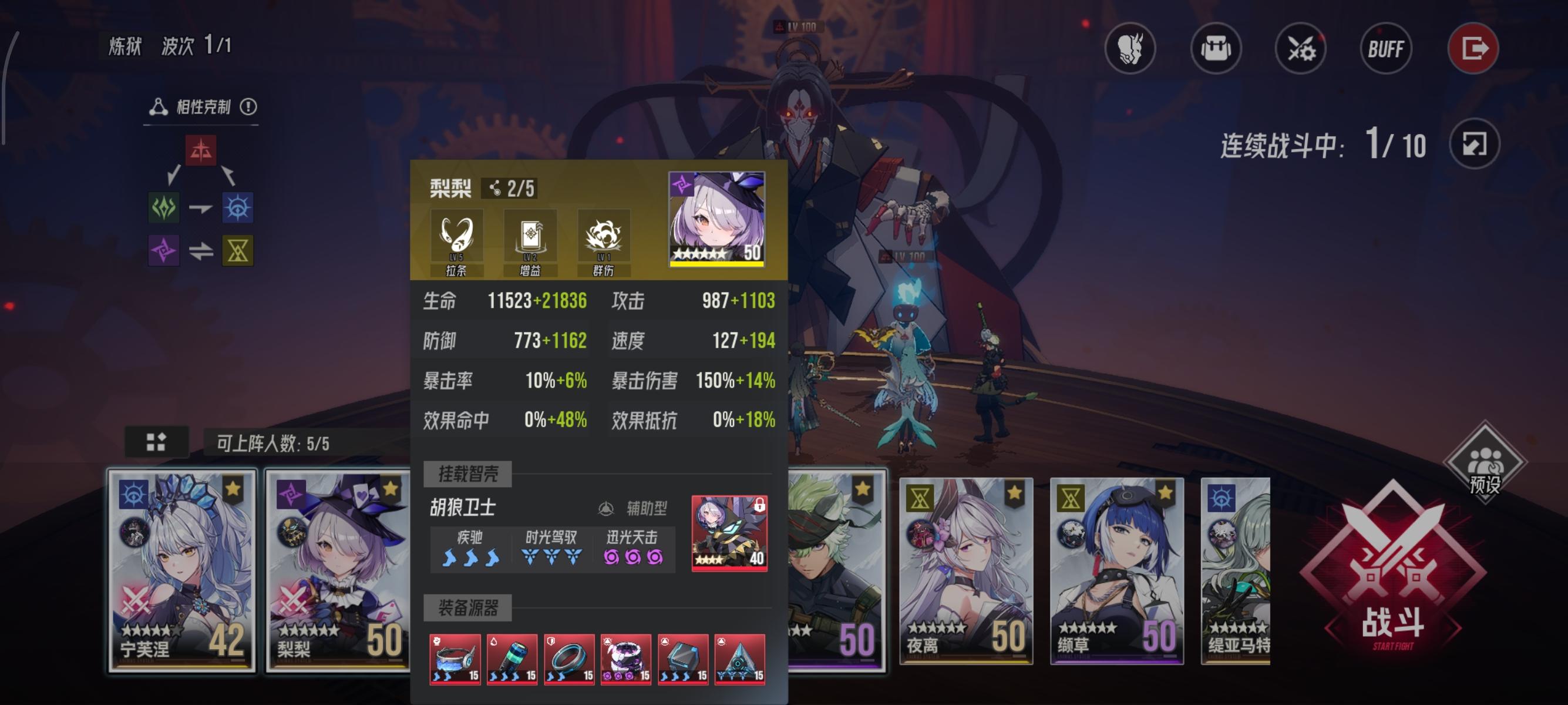Screen dimensions: 1568x705
Task: Check 梨梨's yellow experience bar under her portrait
Action: tap(718, 263)
